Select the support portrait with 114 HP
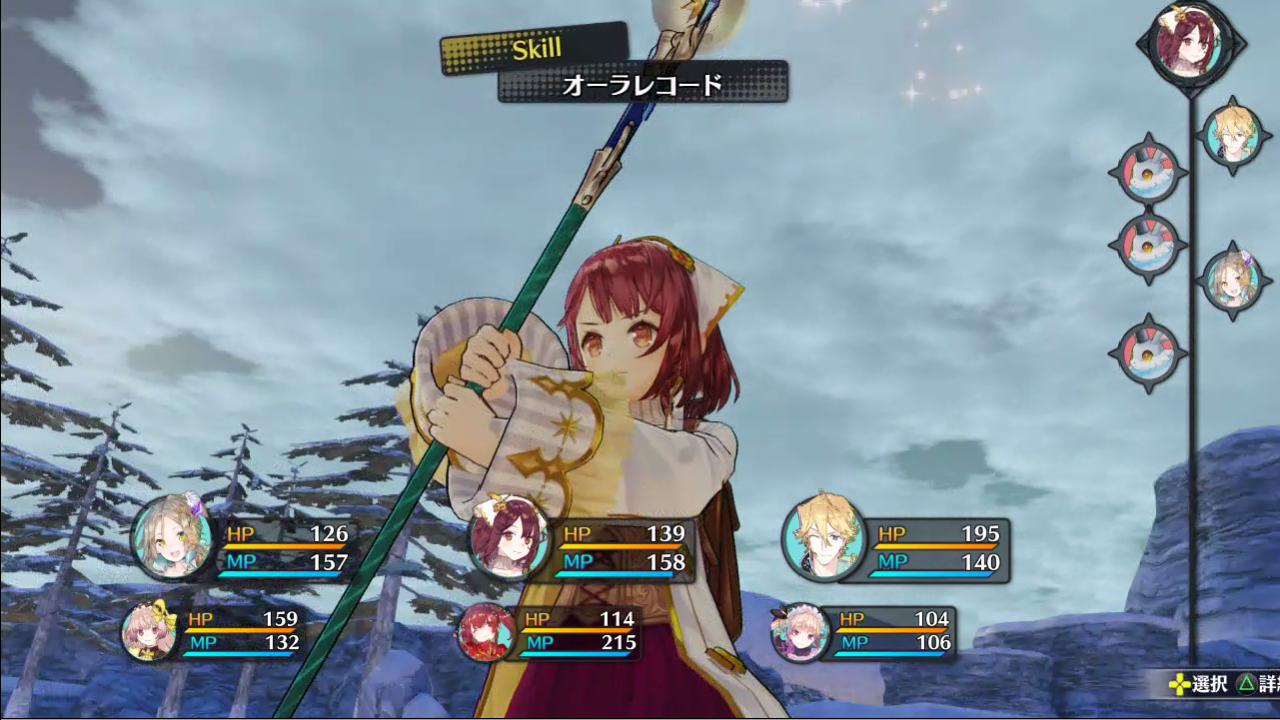The height and width of the screenshot is (720, 1280). [x=487, y=632]
